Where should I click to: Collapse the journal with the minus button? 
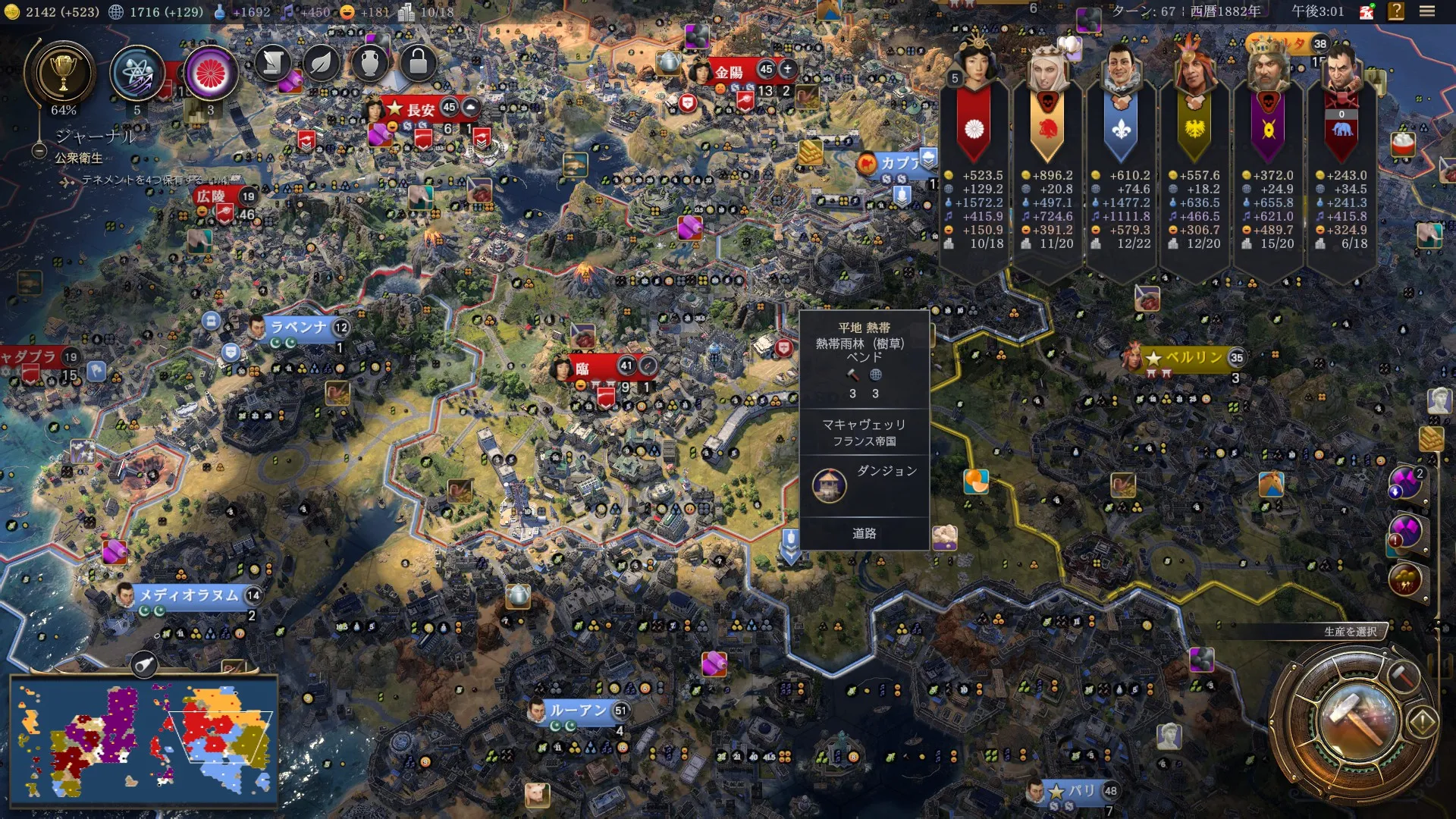tap(39, 151)
